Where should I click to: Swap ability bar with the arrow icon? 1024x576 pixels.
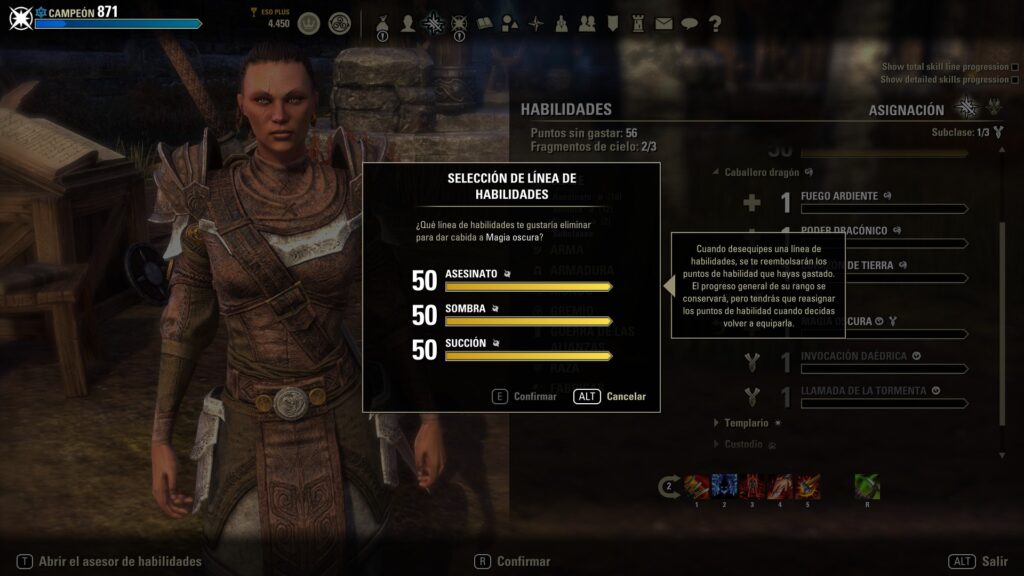tap(669, 487)
